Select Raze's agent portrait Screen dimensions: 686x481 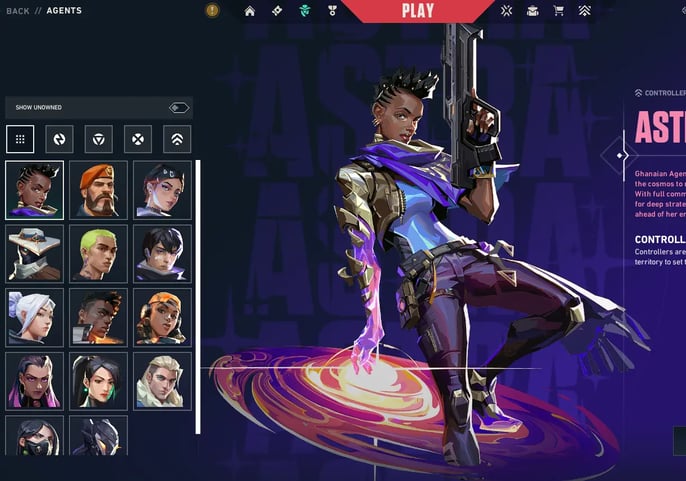162,317
